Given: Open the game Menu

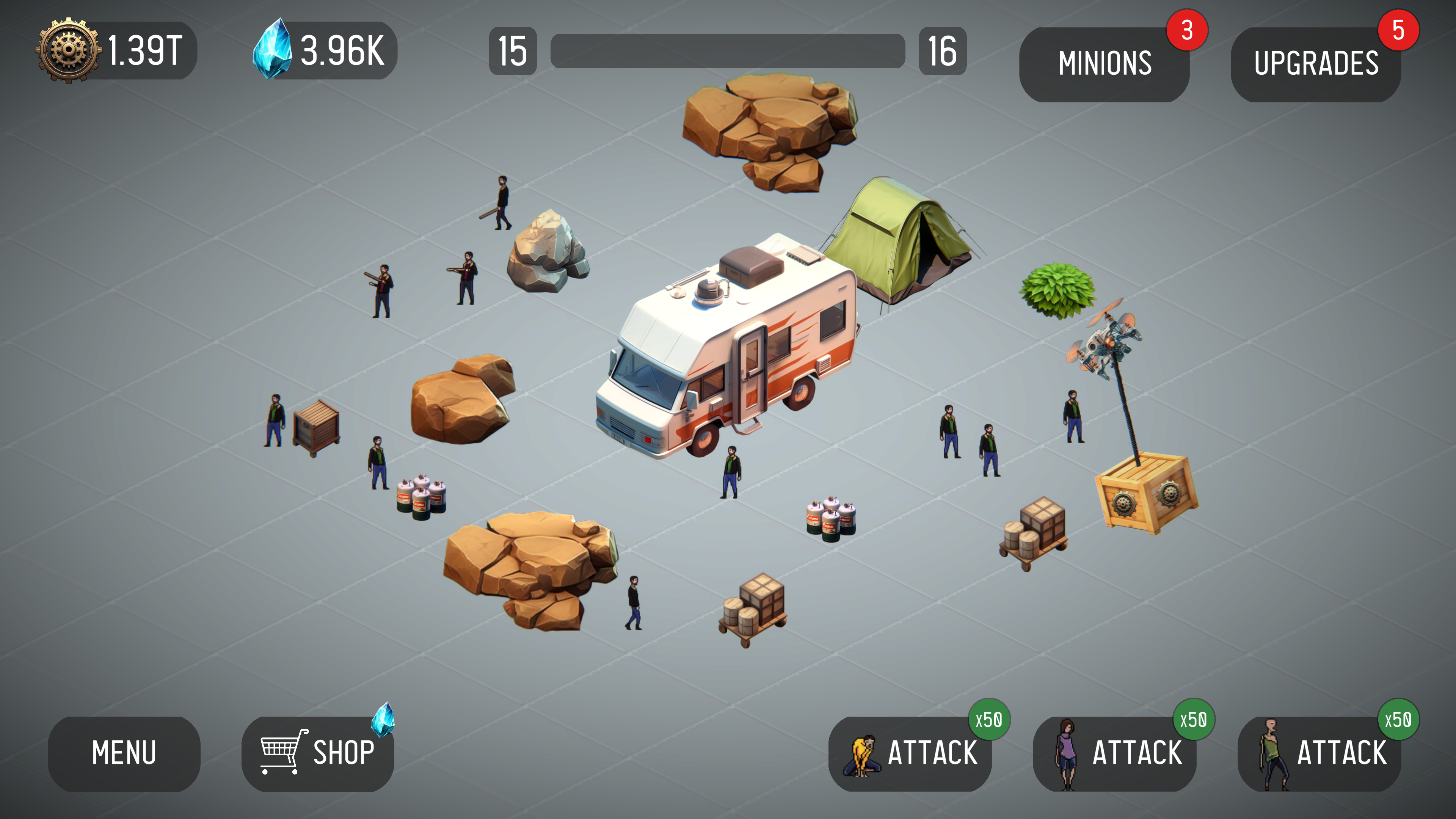Looking at the screenshot, I should click(124, 752).
